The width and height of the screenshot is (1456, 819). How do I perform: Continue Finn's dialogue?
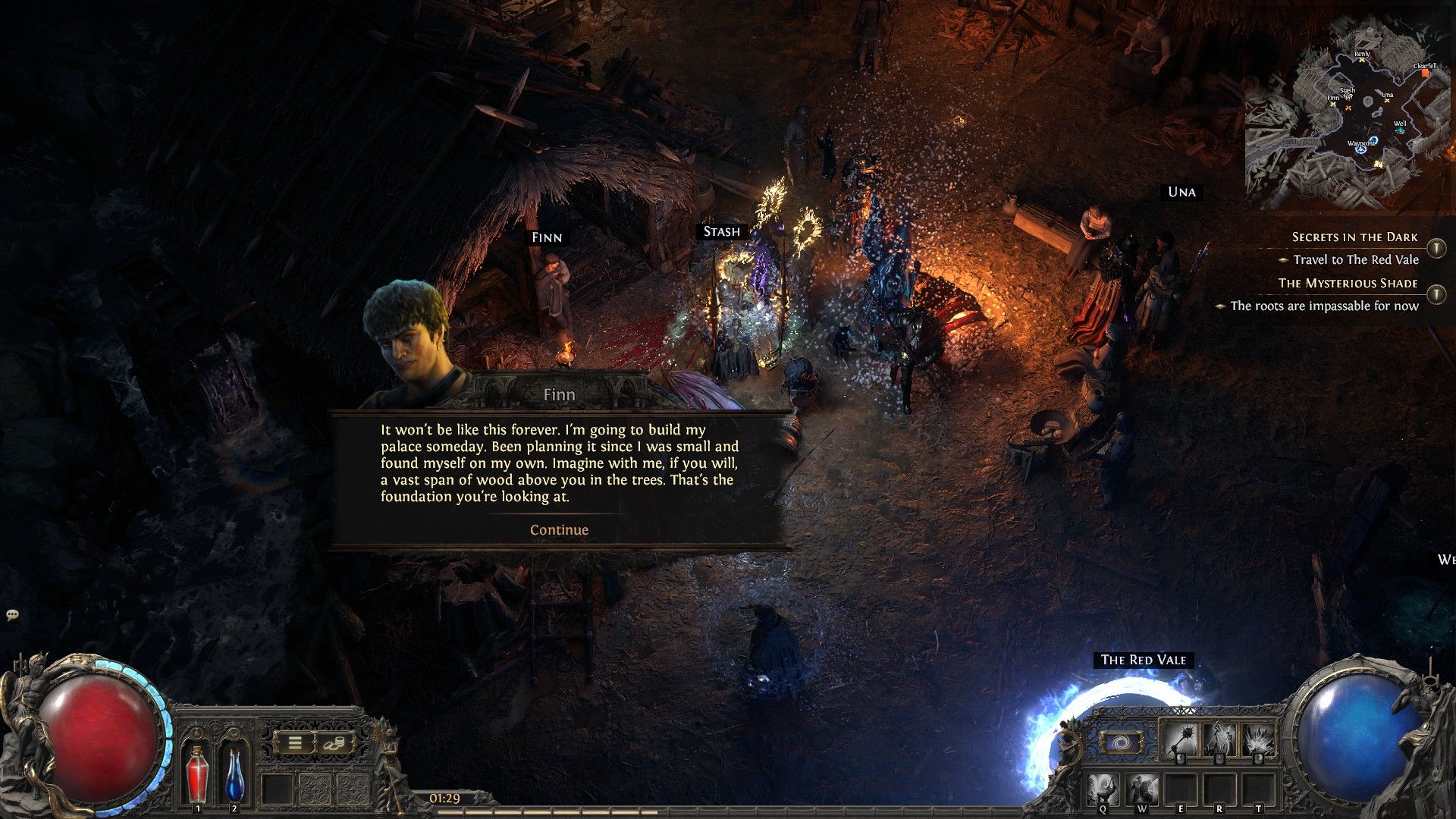(559, 530)
